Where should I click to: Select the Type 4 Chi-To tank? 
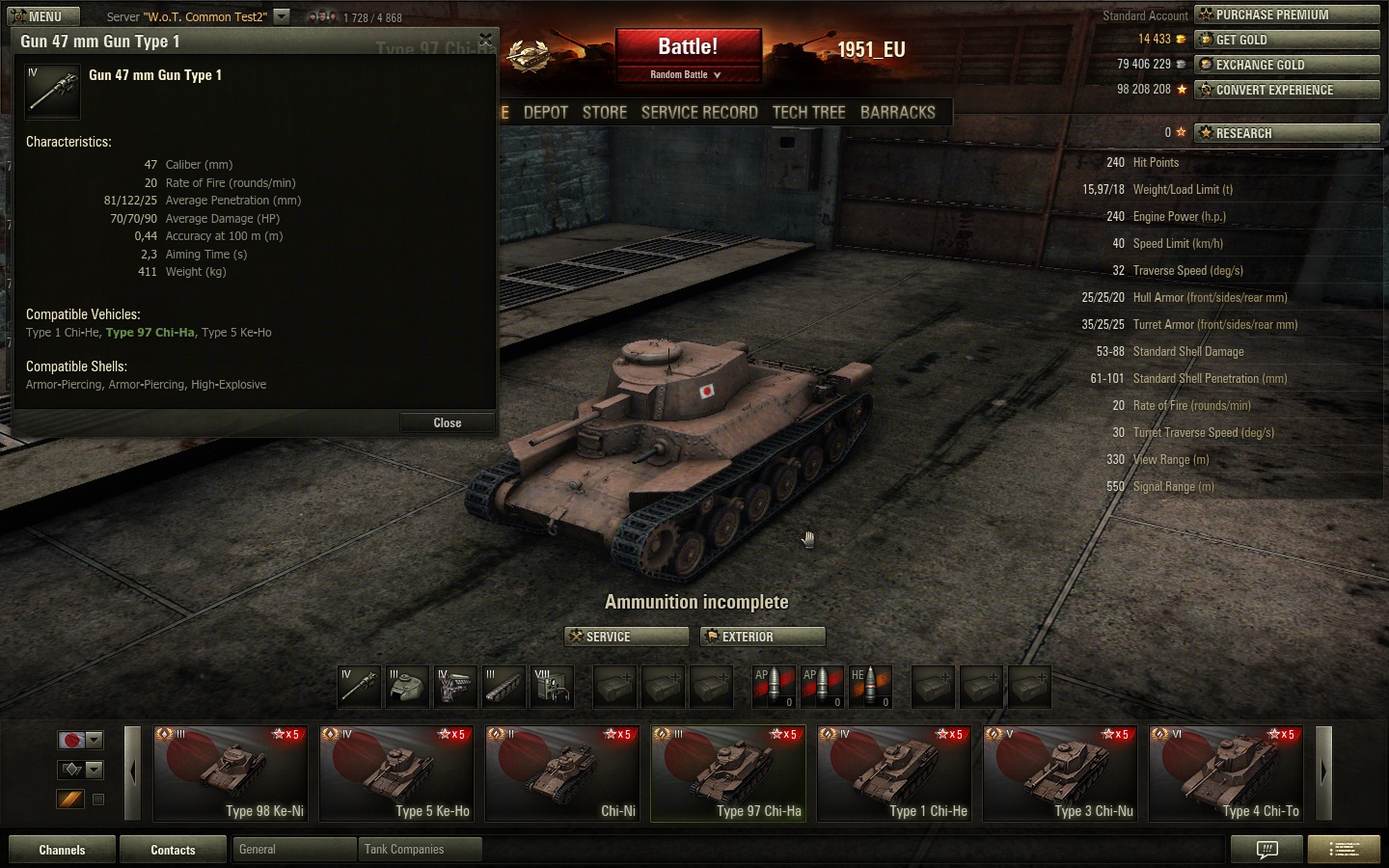pos(1226,773)
